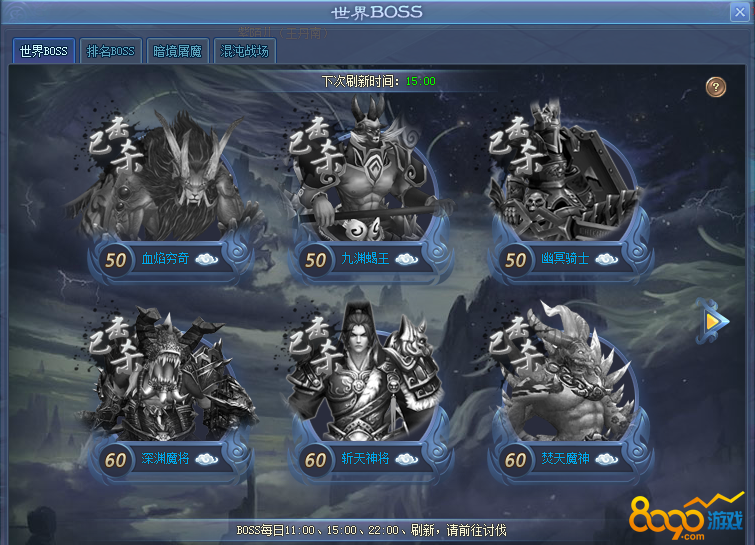Switch to the 世界BOSS tab

(43, 51)
